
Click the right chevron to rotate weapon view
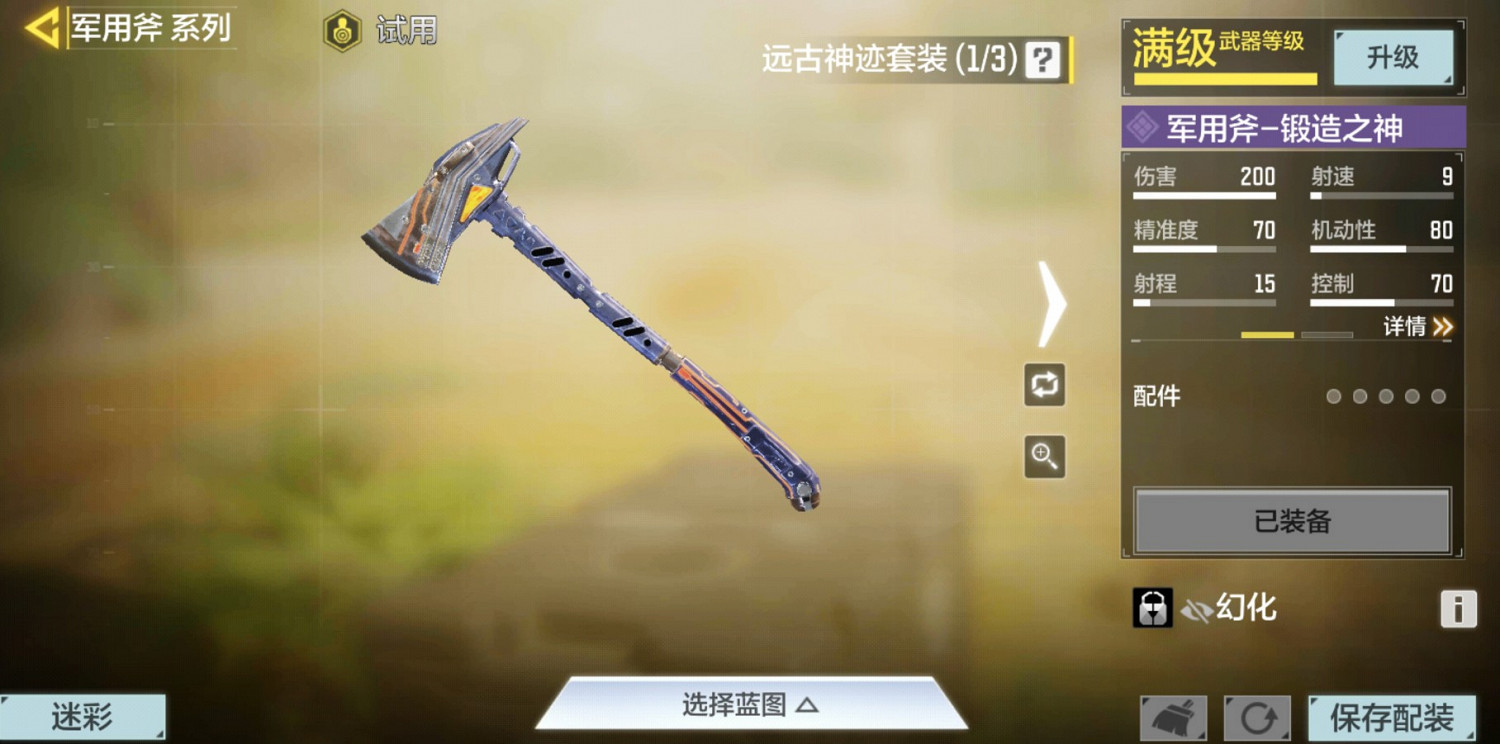[x=1048, y=302]
